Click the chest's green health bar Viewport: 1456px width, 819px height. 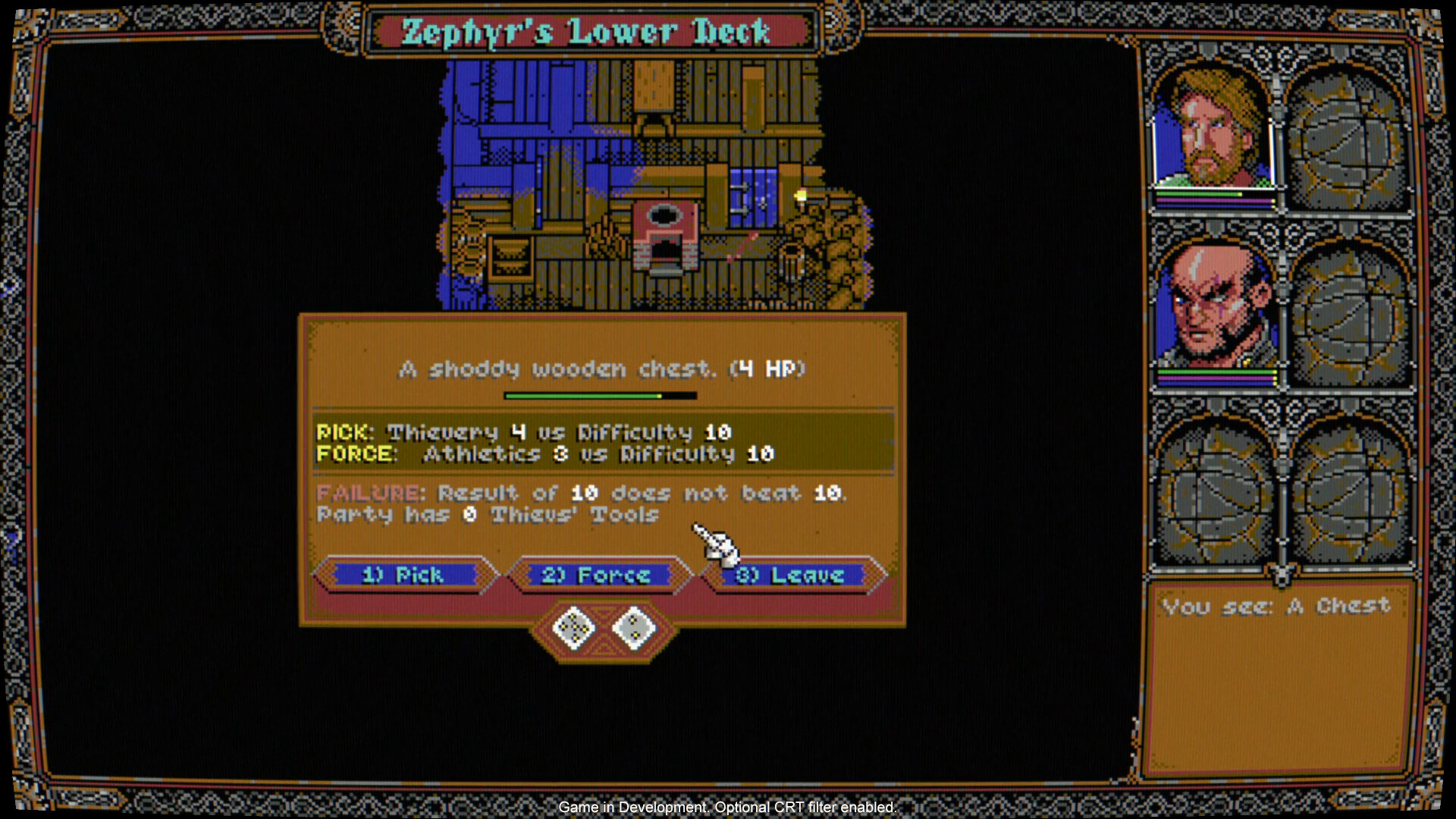599,395
